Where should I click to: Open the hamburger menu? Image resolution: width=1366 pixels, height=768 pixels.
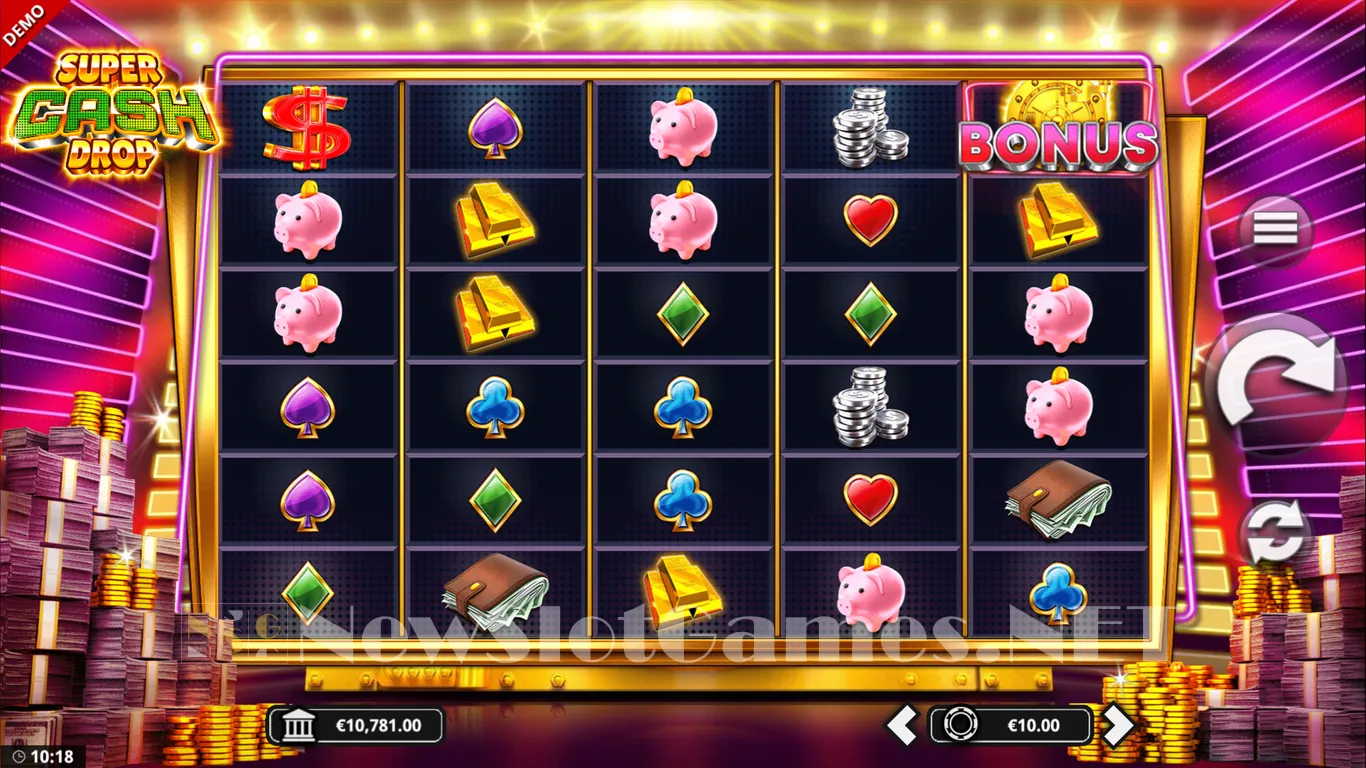(x=1275, y=229)
